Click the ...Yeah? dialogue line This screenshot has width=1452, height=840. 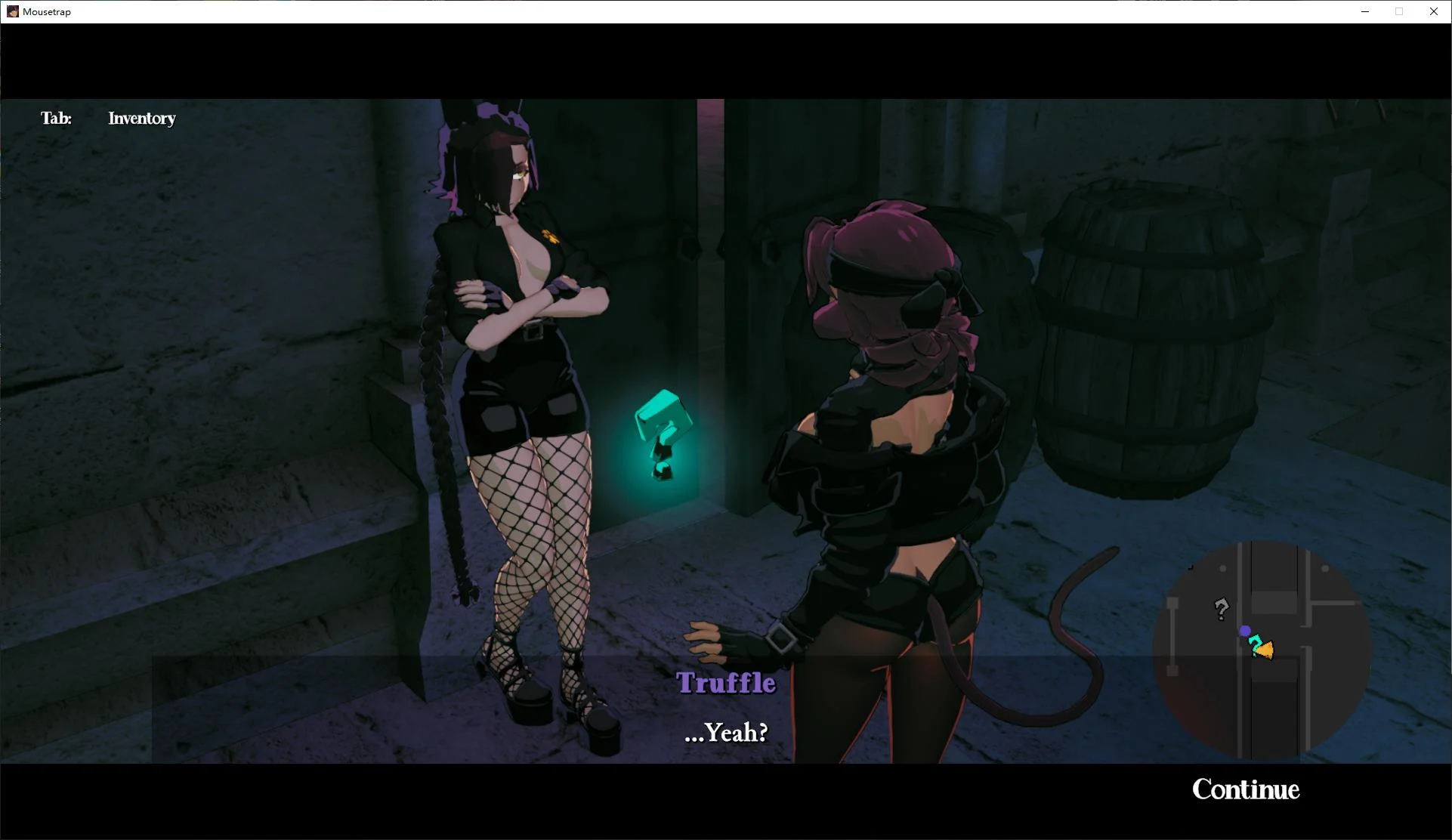[726, 732]
